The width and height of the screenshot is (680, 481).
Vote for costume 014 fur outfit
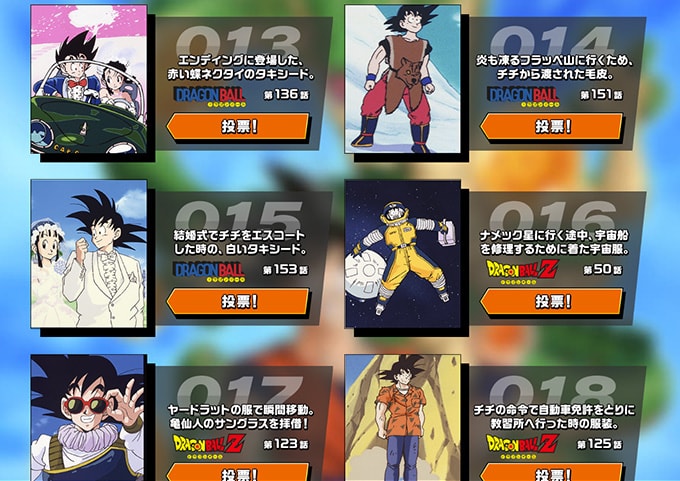[552, 126]
